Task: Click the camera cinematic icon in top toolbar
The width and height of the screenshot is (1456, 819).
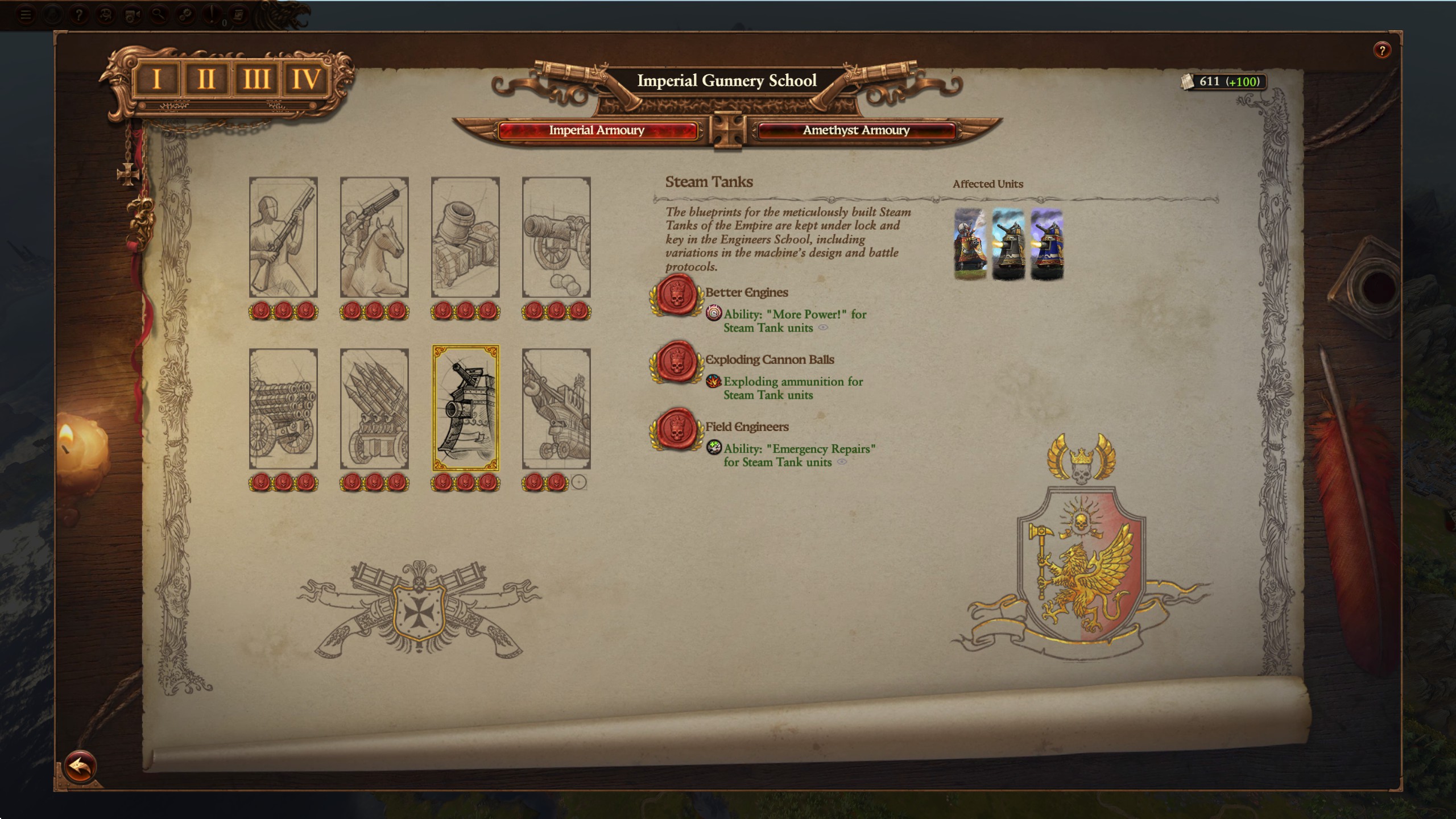Action: tap(132, 13)
